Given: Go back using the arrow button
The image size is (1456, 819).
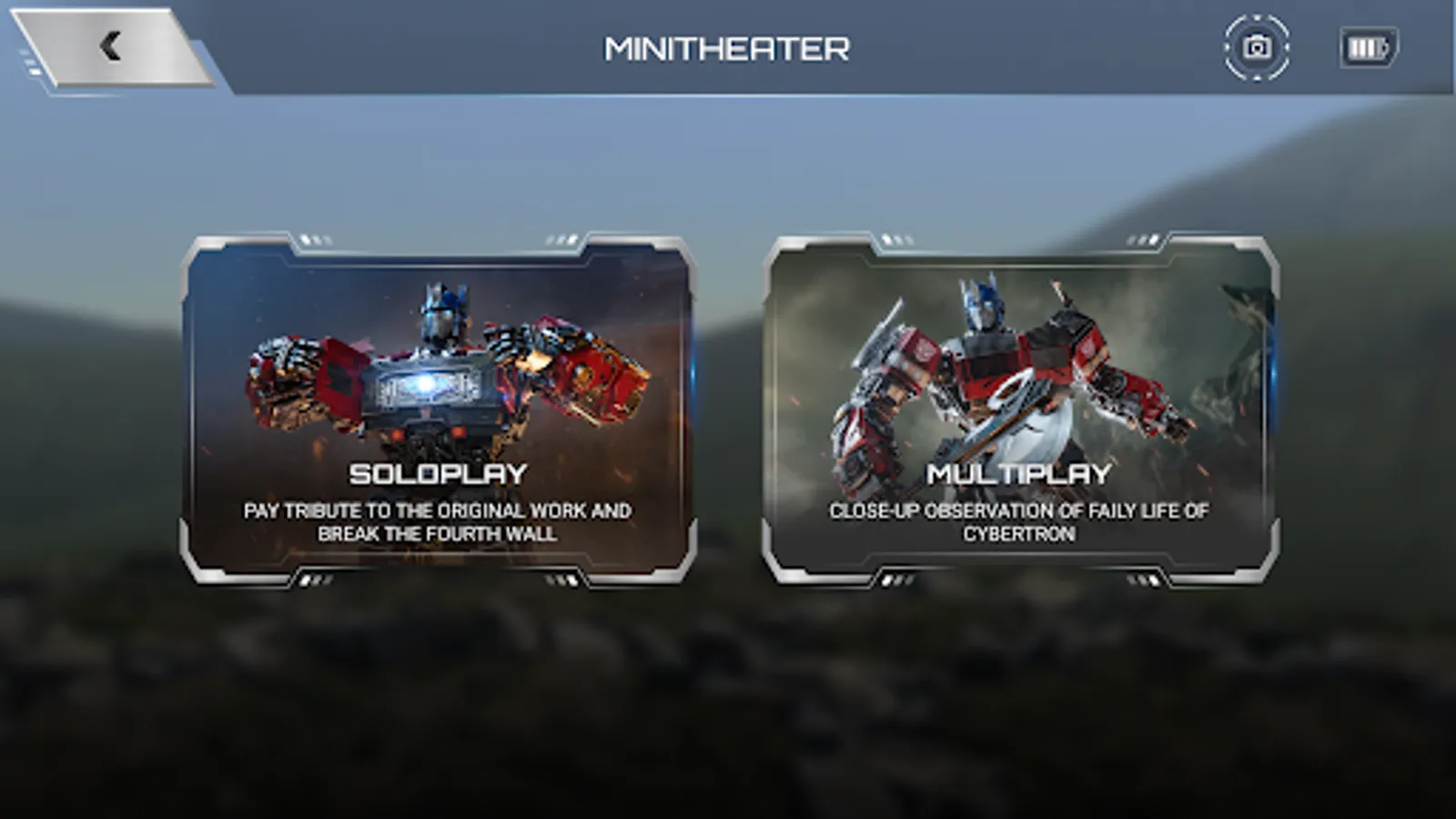Looking at the screenshot, I should click(111, 47).
